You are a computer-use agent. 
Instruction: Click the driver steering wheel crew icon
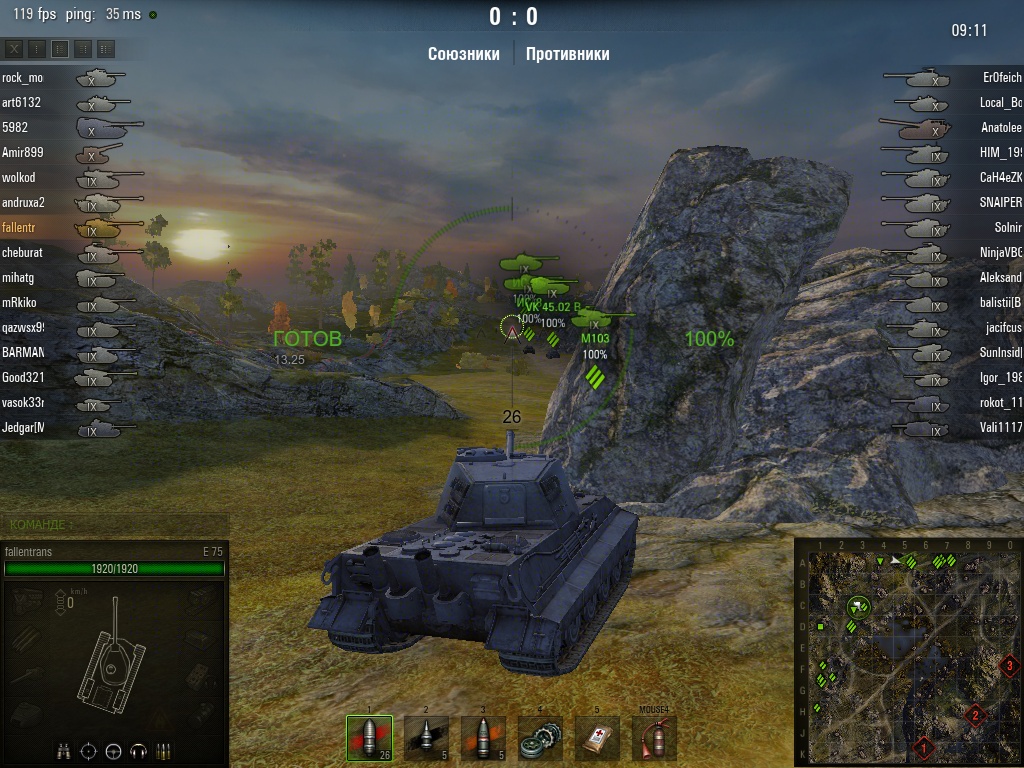(113, 750)
